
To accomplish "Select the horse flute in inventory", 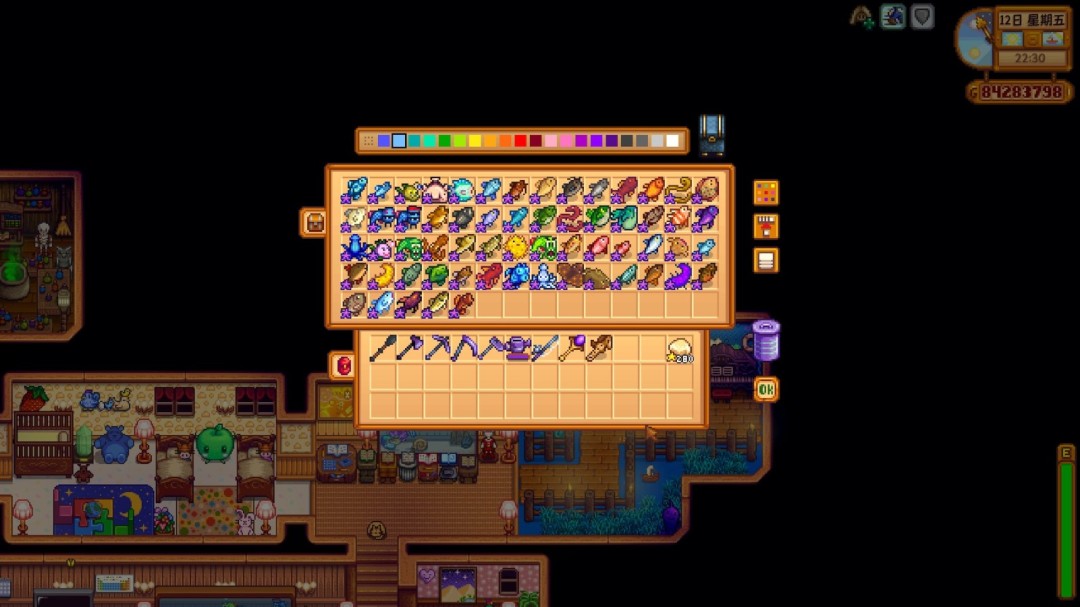I will click(x=599, y=348).
